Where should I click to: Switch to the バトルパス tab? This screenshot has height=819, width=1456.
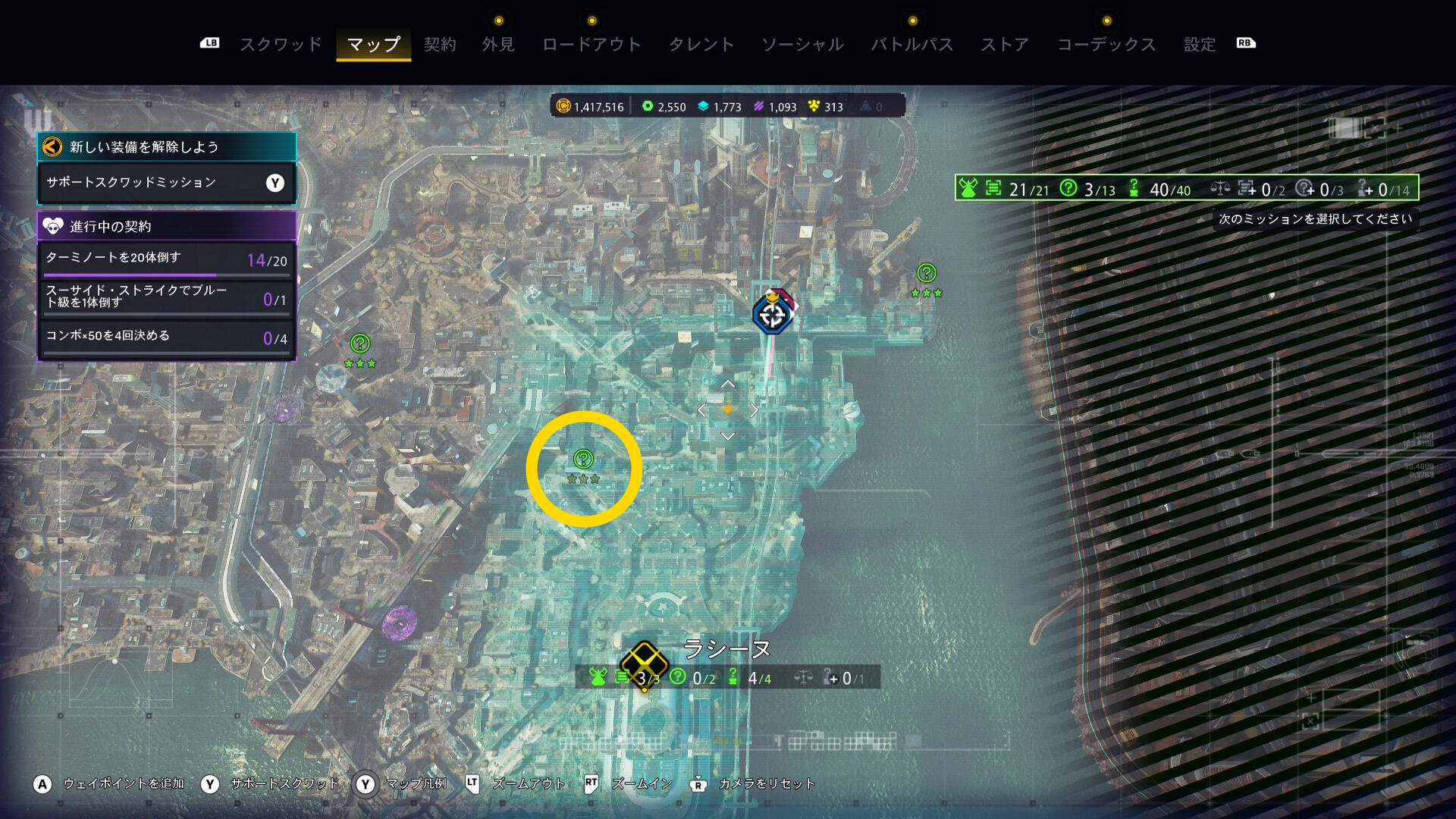912,44
